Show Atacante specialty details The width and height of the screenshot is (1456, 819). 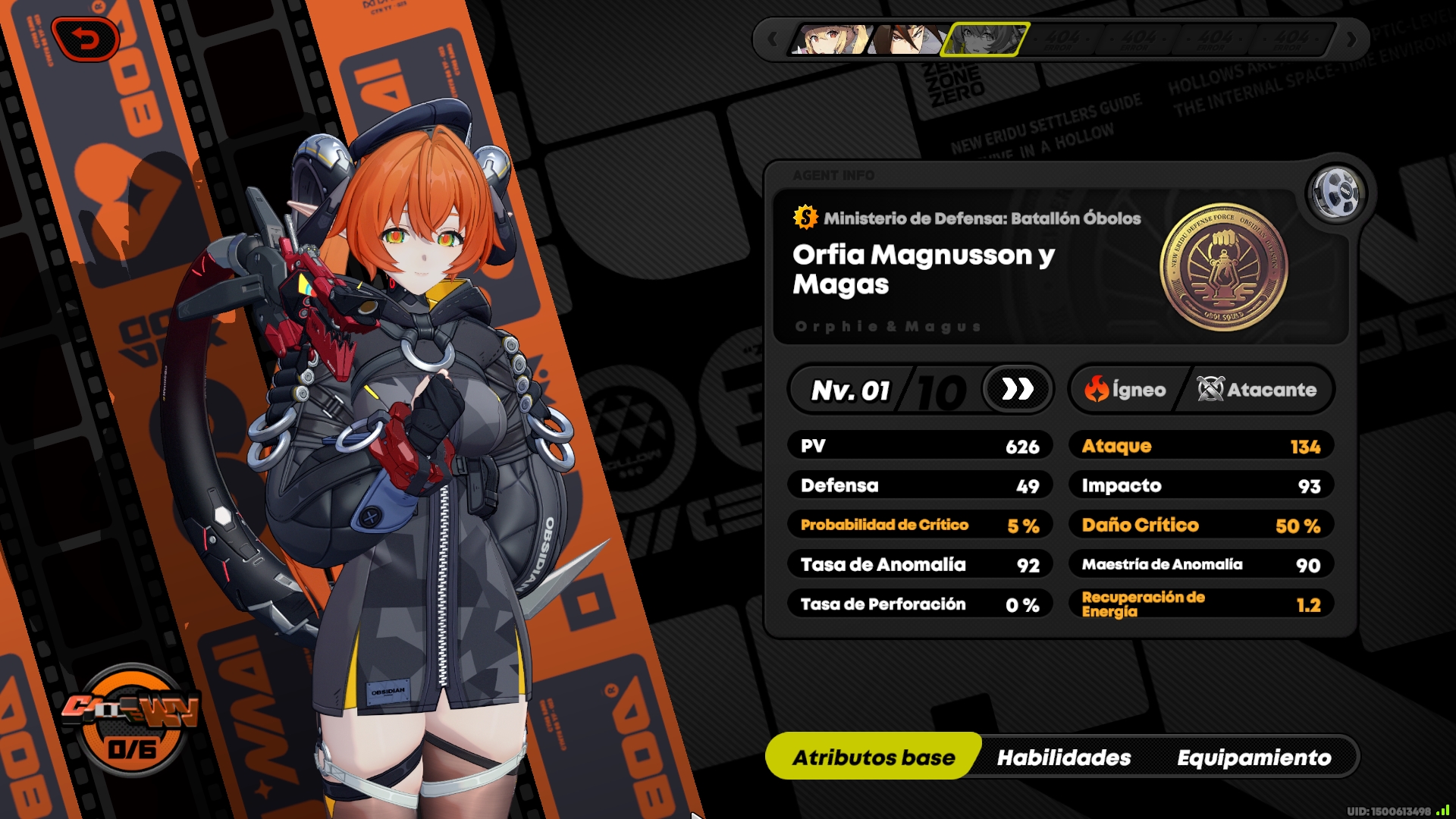tap(1257, 390)
